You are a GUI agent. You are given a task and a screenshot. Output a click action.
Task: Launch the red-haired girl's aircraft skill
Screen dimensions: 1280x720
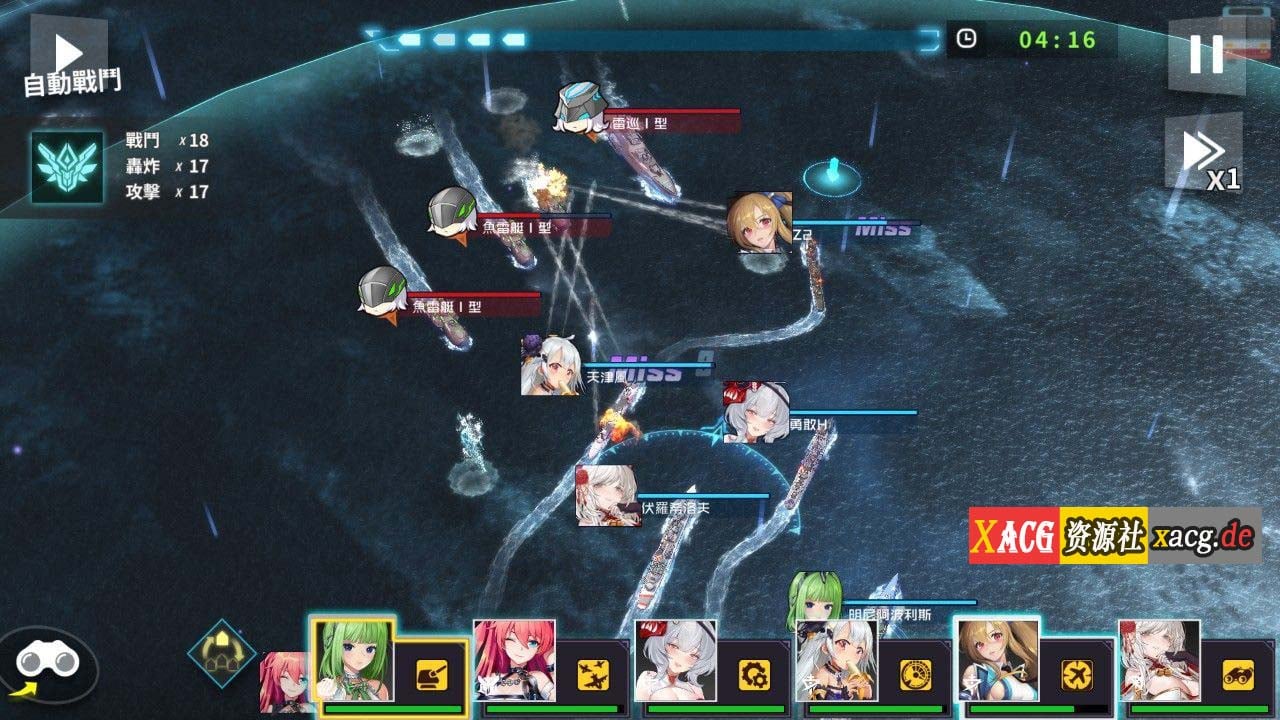pyautogui.click(x=593, y=675)
